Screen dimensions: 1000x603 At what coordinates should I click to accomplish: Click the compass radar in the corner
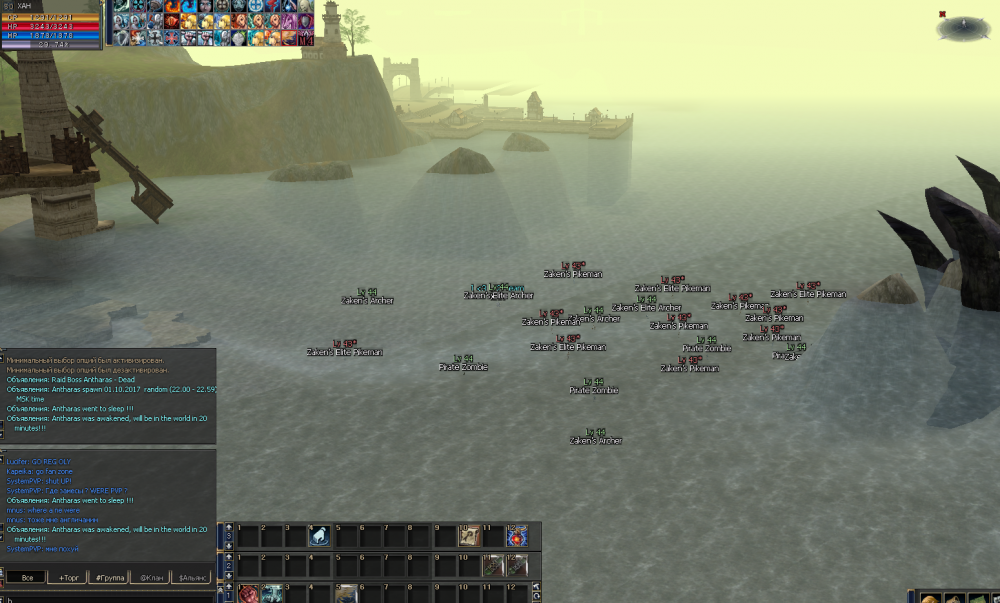click(963, 28)
